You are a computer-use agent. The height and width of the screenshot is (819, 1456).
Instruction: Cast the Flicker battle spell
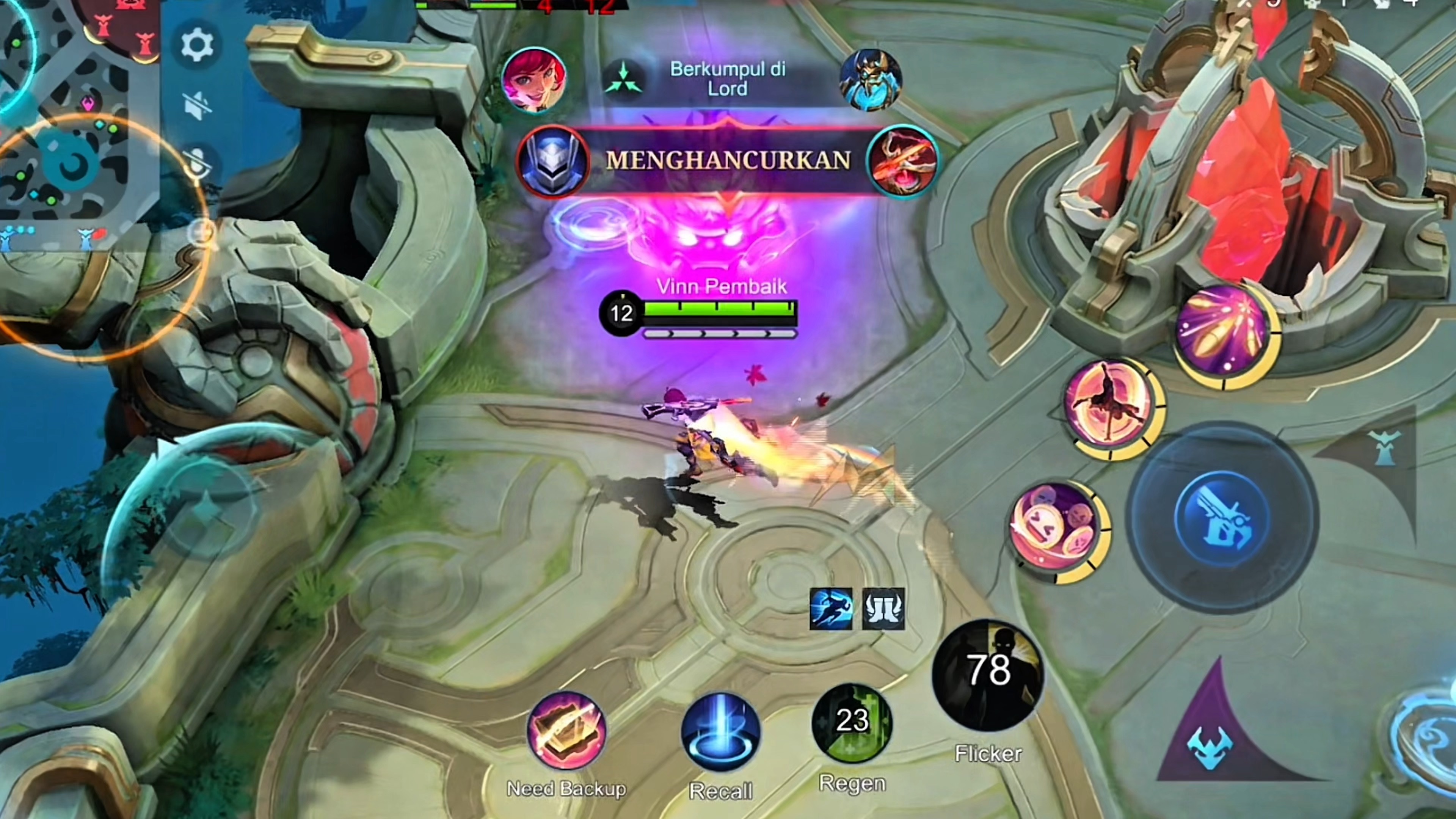[988, 675]
